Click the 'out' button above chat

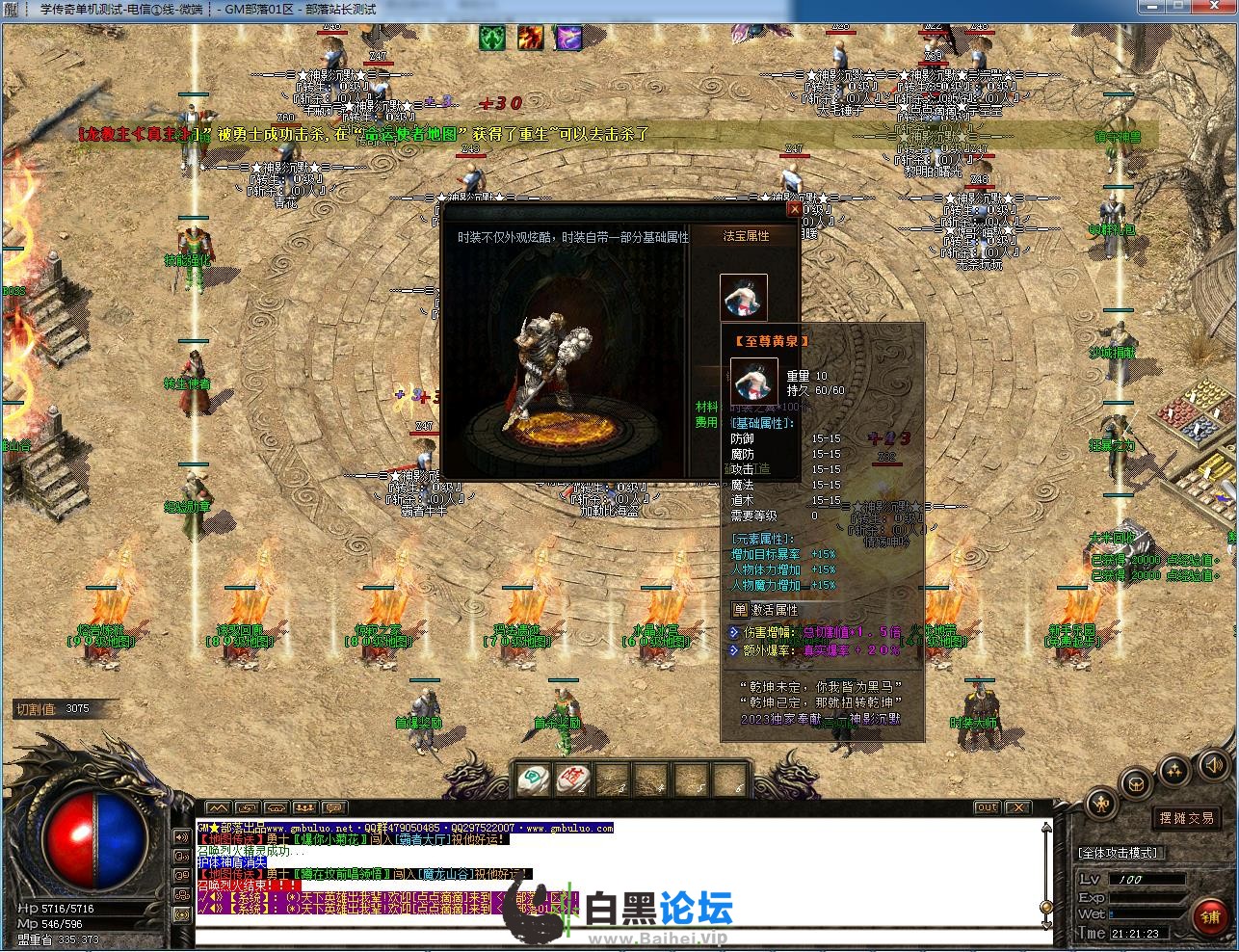click(987, 807)
